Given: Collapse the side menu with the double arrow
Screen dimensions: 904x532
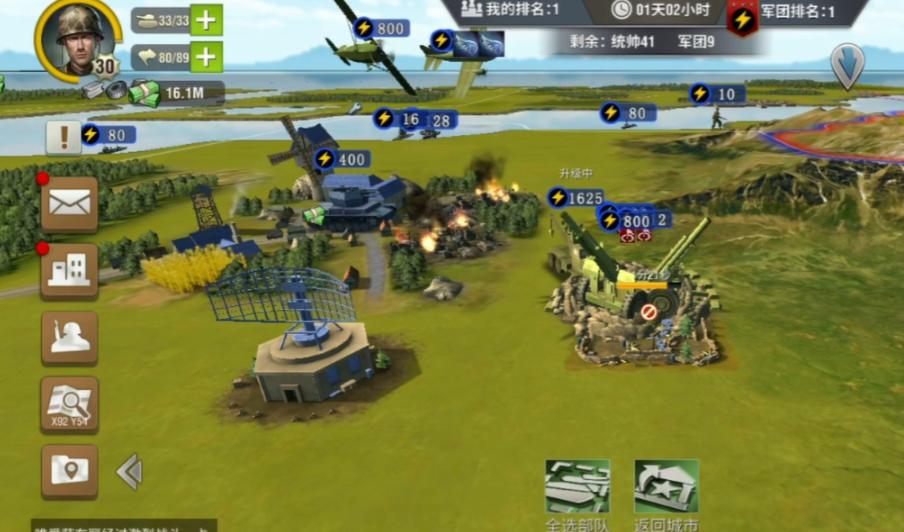Looking at the screenshot, I should click(129, 471).
